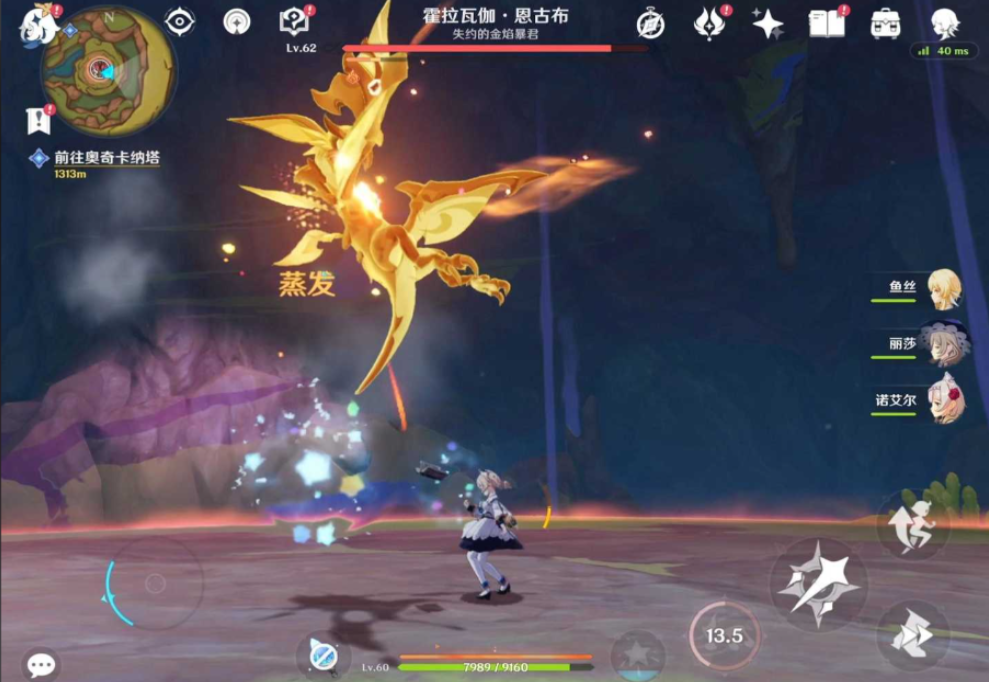Tap the jump button

coord(911,524)
